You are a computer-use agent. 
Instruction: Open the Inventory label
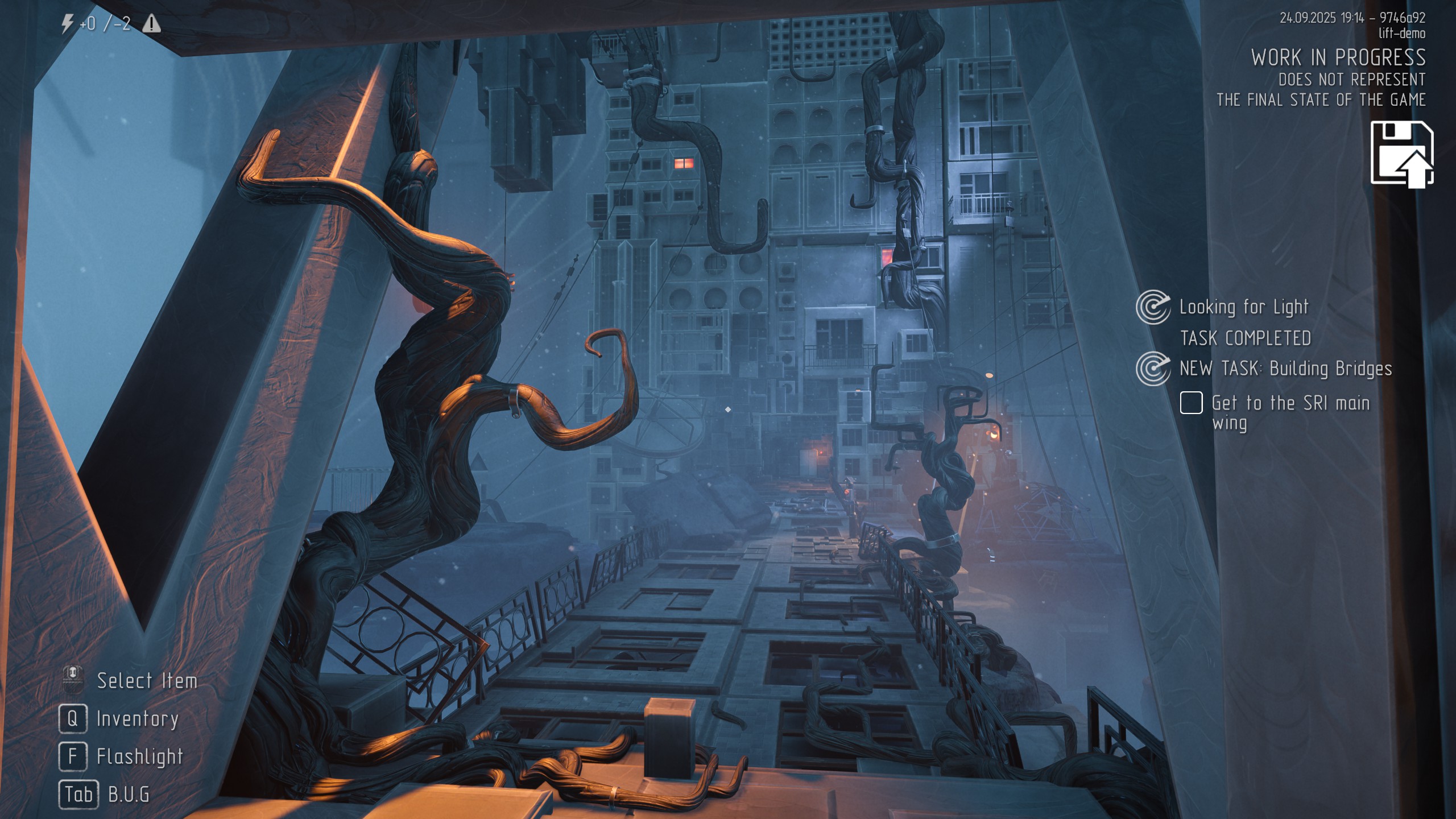point(136,718)
